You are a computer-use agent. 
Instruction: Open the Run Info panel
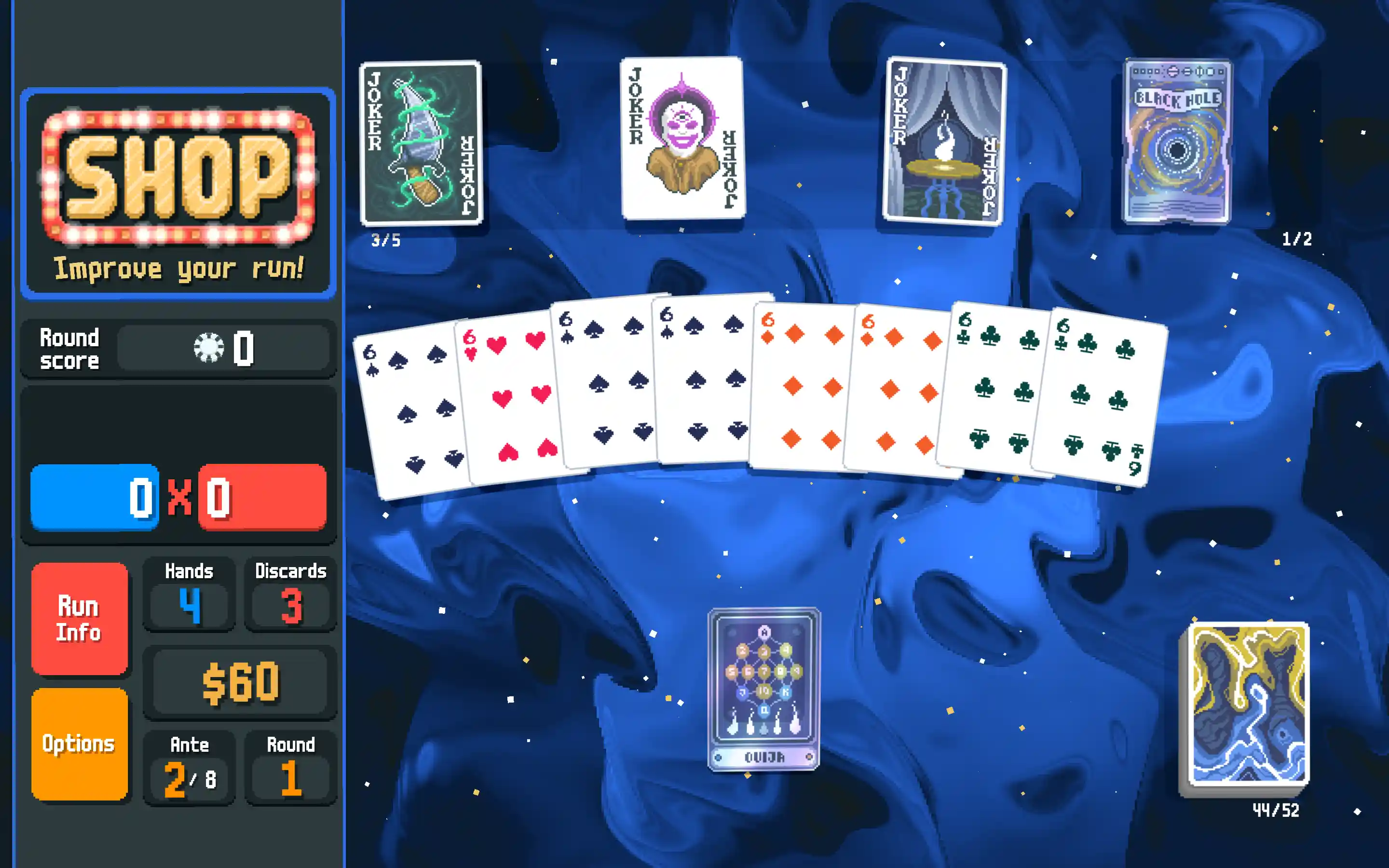pos(81,619)
